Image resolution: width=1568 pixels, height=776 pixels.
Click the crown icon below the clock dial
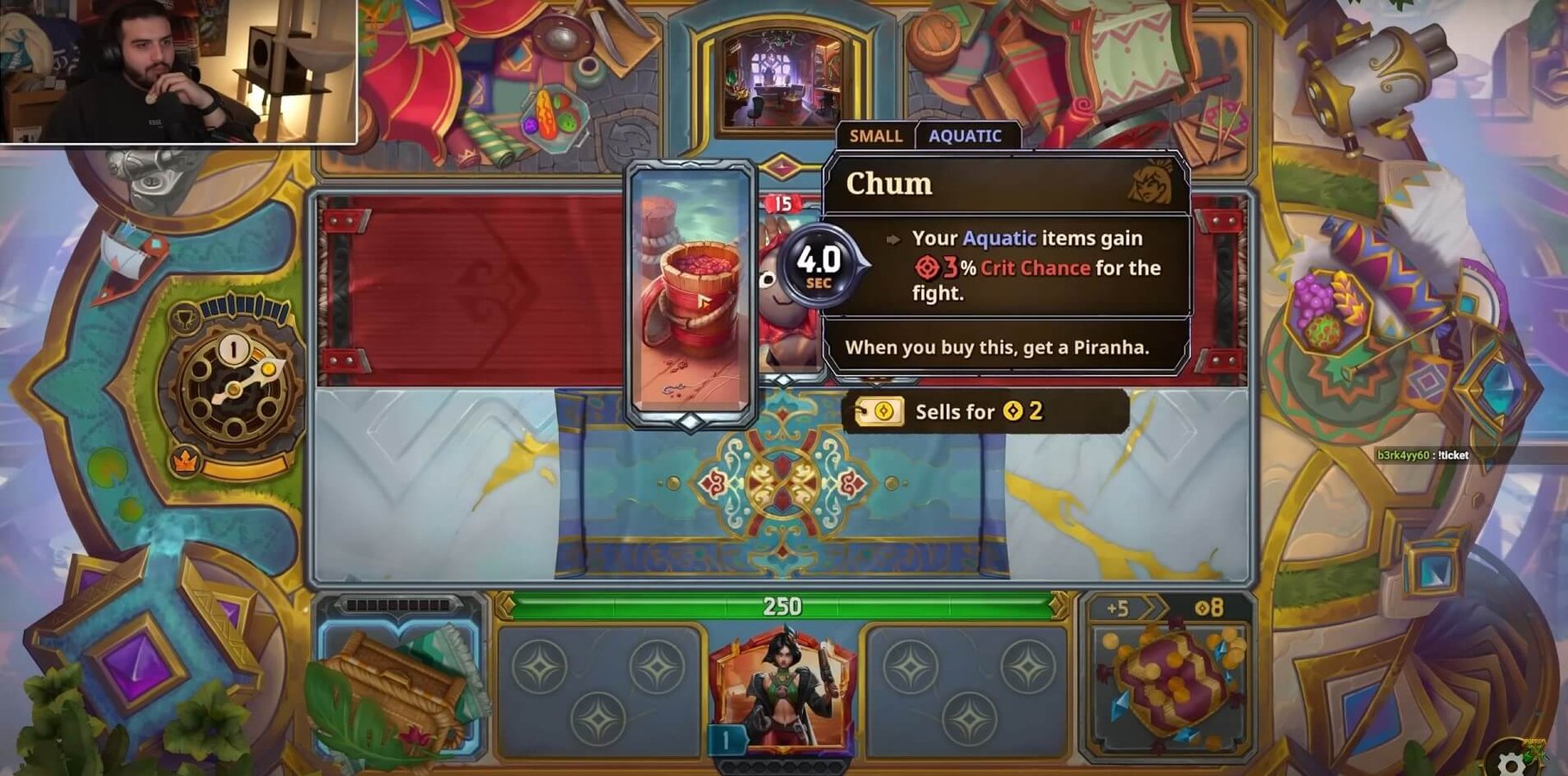point(185,461)
